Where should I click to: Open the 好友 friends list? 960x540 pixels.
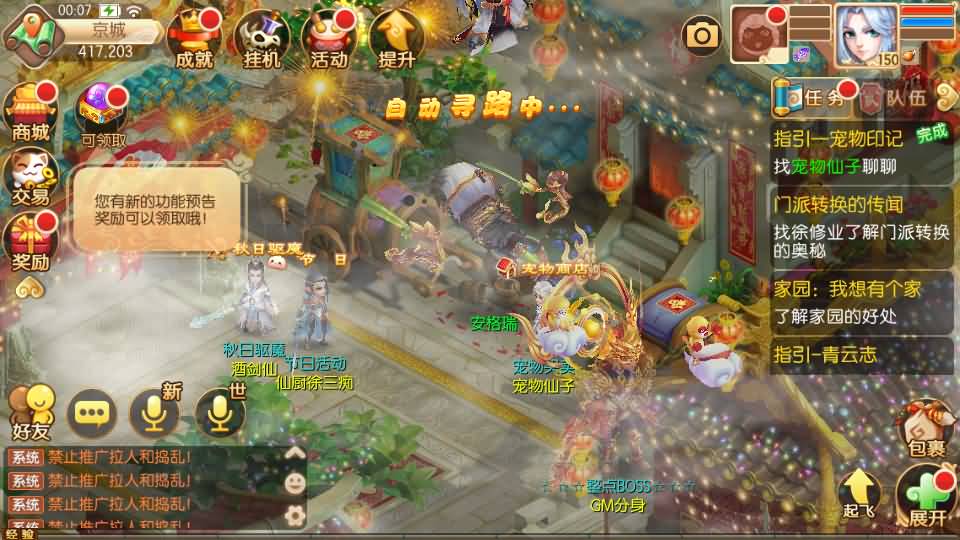pyautogui.click(x=30, y=412)
